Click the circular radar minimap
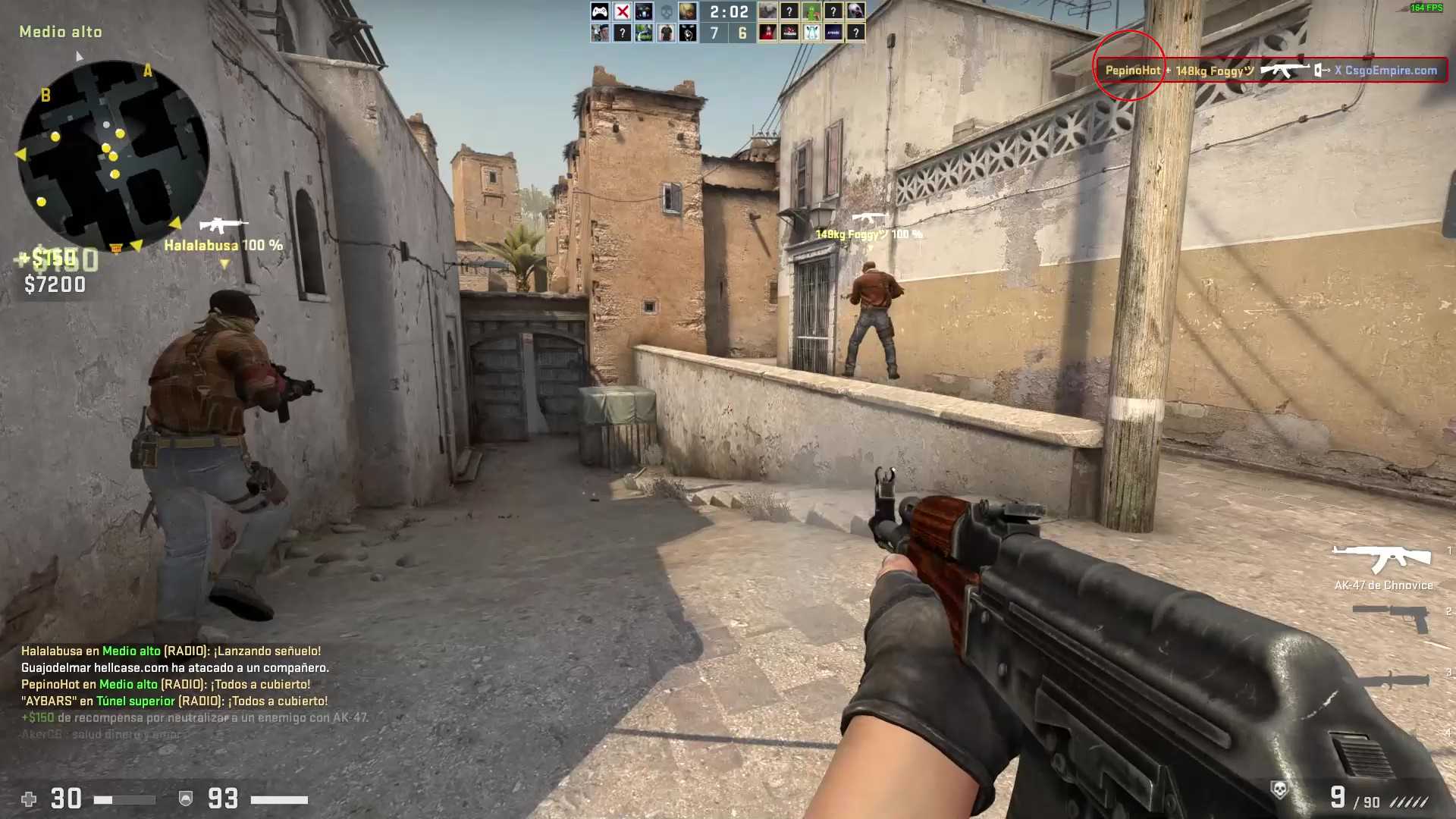Screen dimensions: 1456x819 coord(112,155)
